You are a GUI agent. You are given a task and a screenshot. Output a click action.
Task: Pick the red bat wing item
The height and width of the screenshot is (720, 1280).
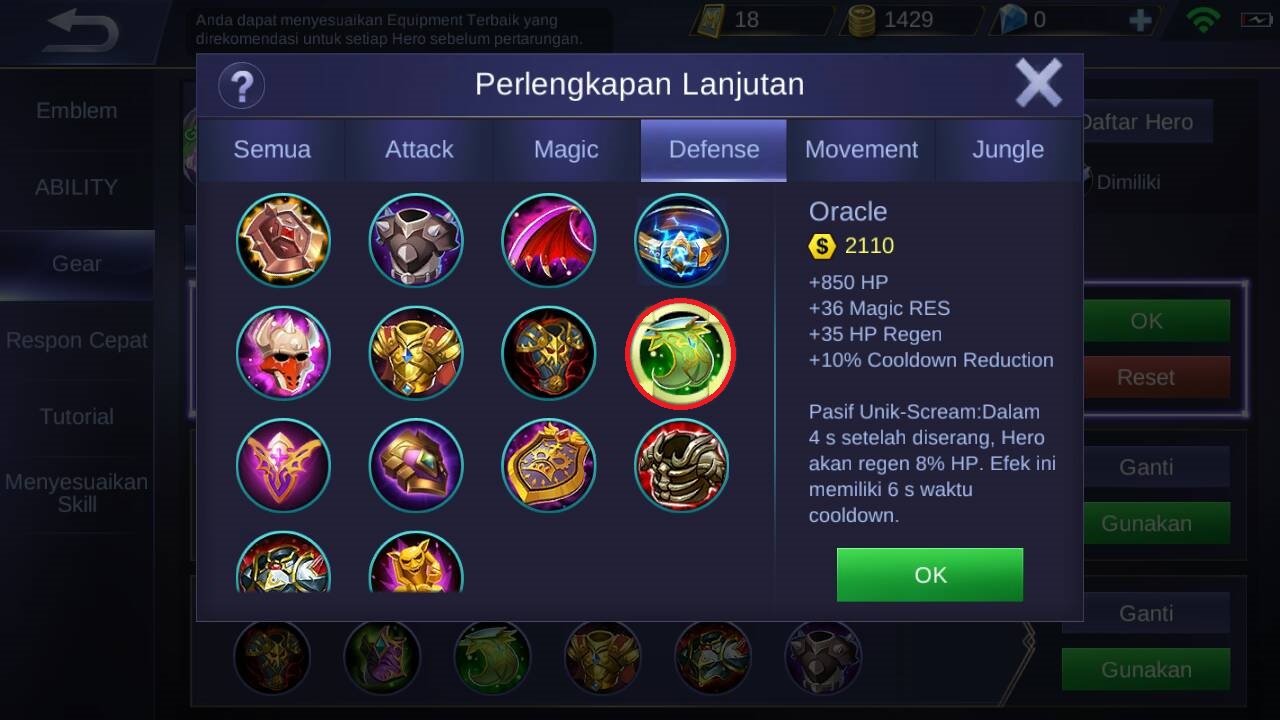[x=548, y=241]
